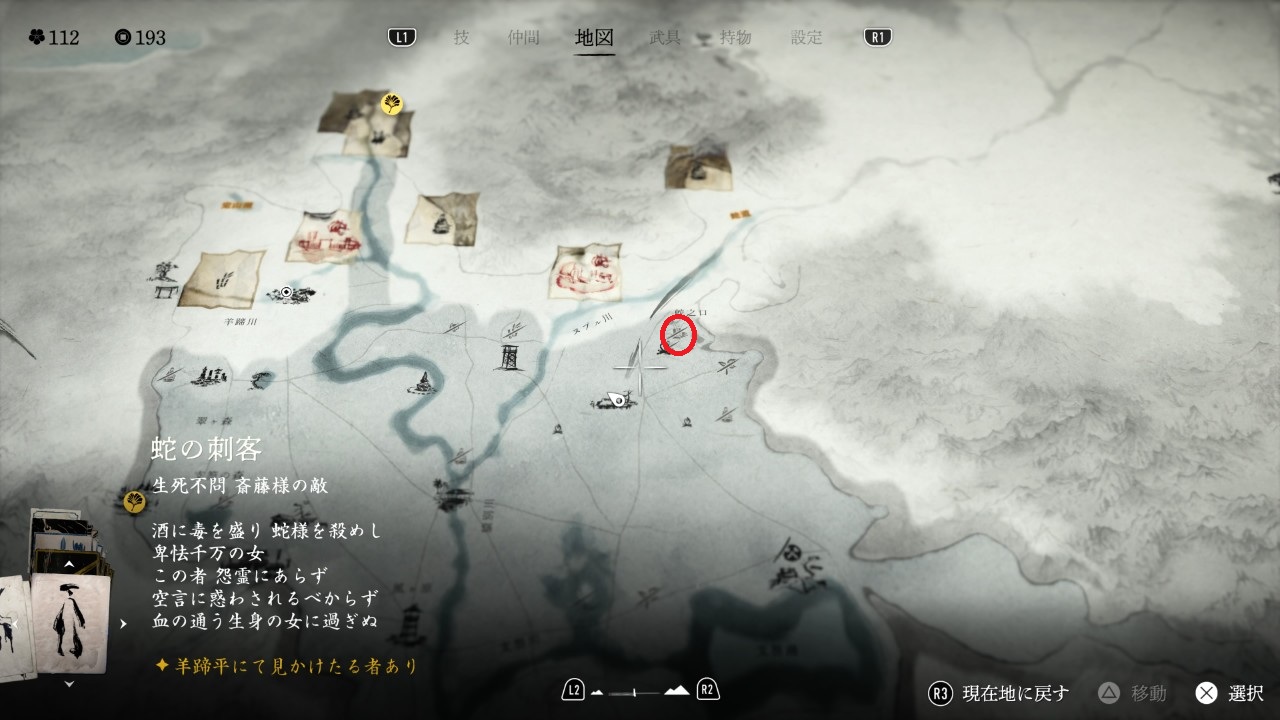Click the right arrow next to the card
The height and width of the screenshot is (720, 1280).
coord(123,624)
